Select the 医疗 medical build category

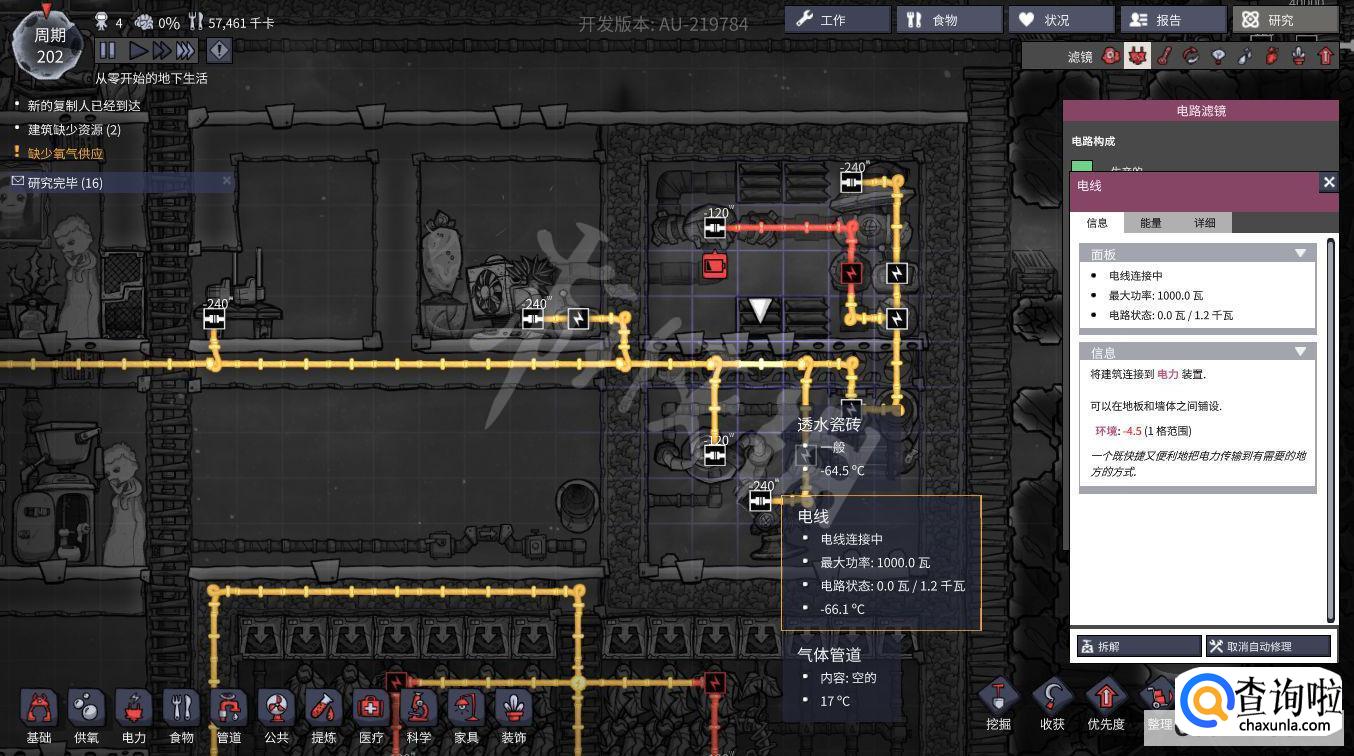(x=371, y=714)
